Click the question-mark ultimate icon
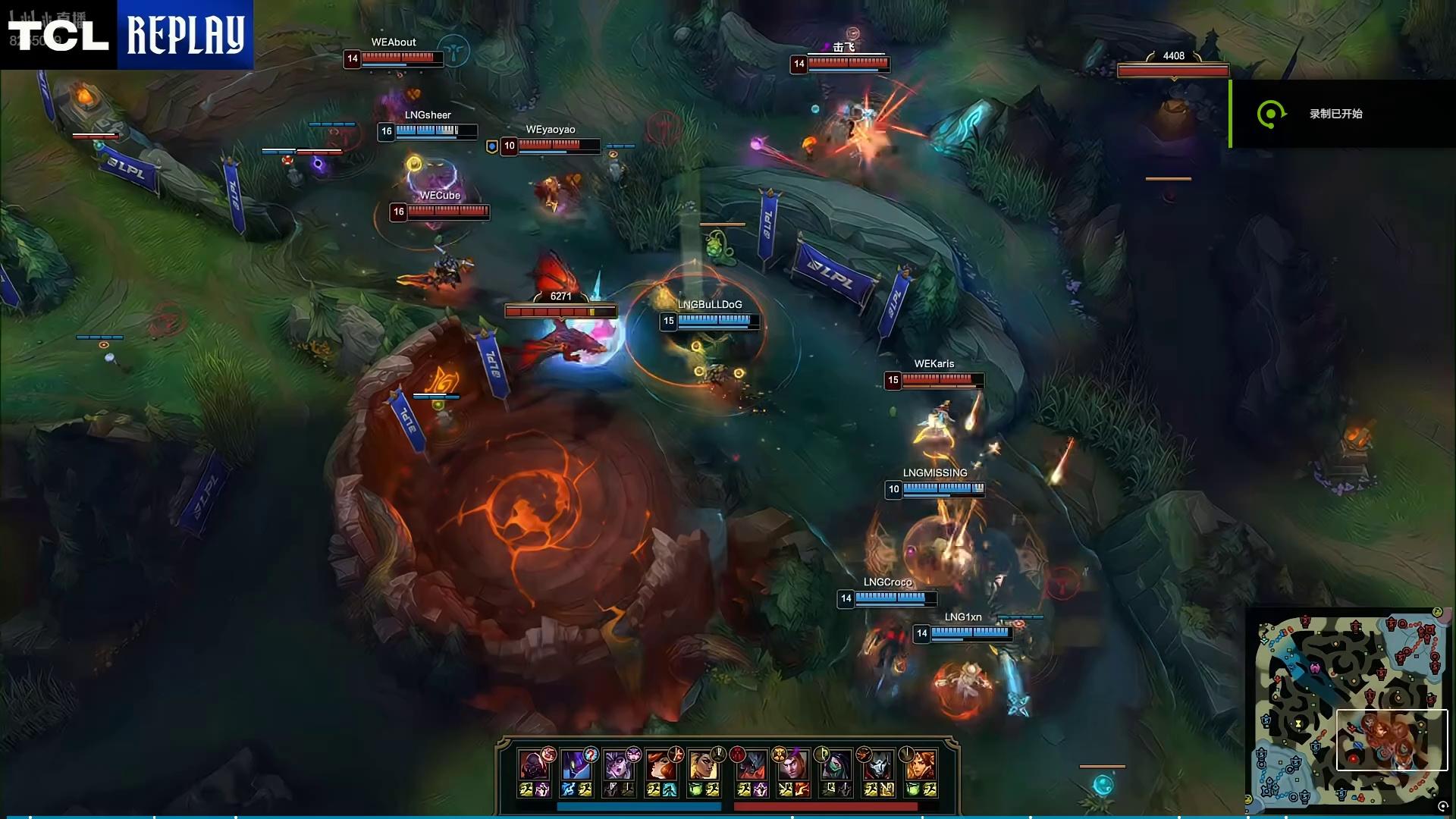 (591, 755)
